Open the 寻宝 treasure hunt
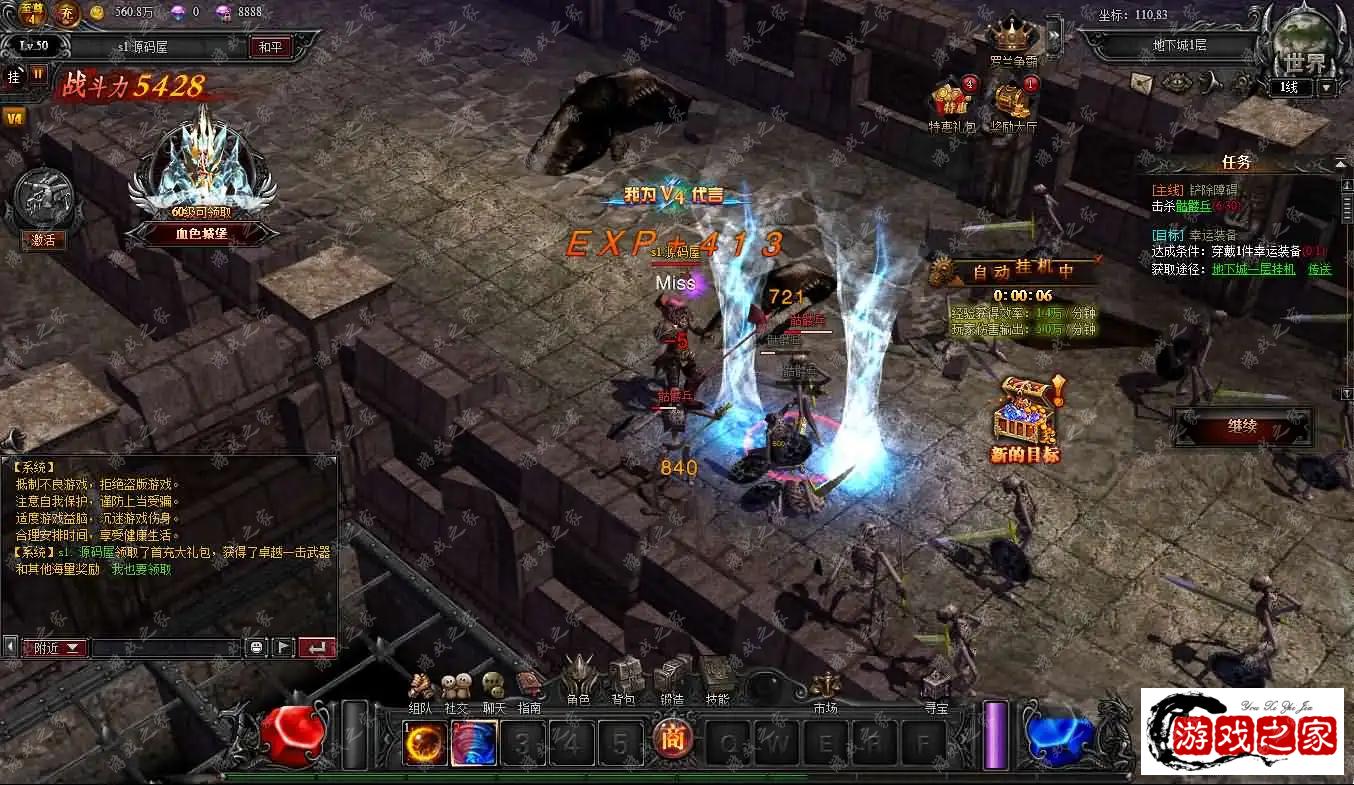1354x785 pixels. coord(936,690)
